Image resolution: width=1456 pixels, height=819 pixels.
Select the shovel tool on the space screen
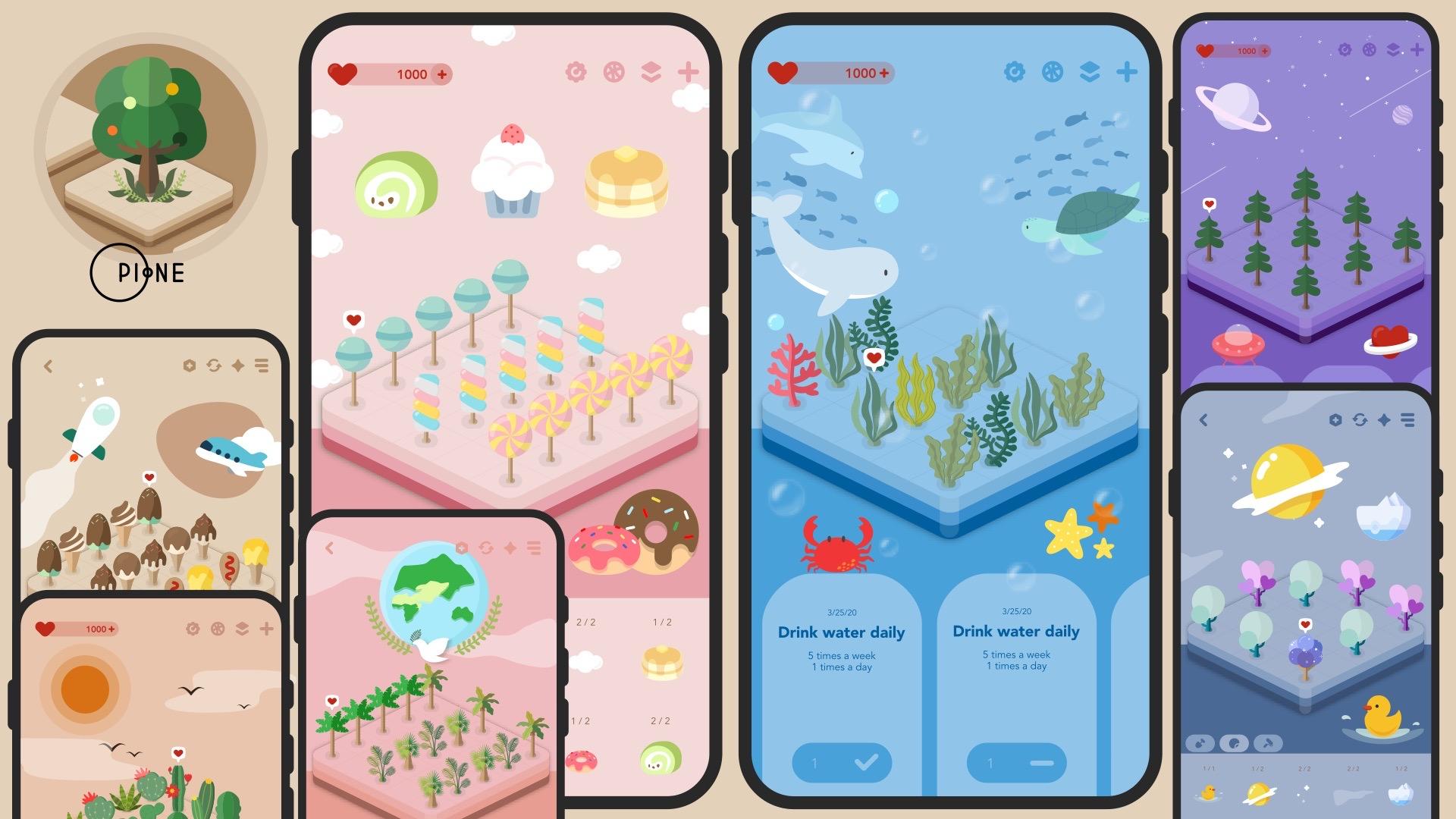pyautogui.click(x=1200, y=744)
